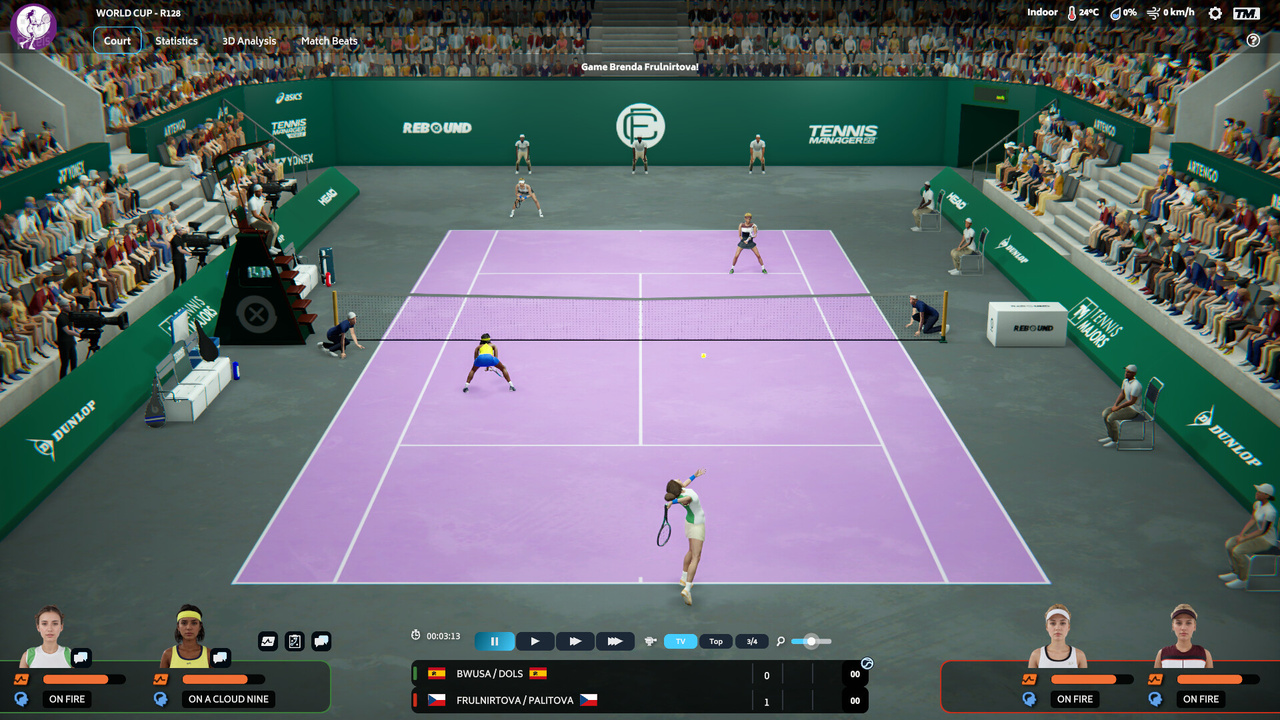
Task: Choose double fast-forward speed
Action: point(575,641)
